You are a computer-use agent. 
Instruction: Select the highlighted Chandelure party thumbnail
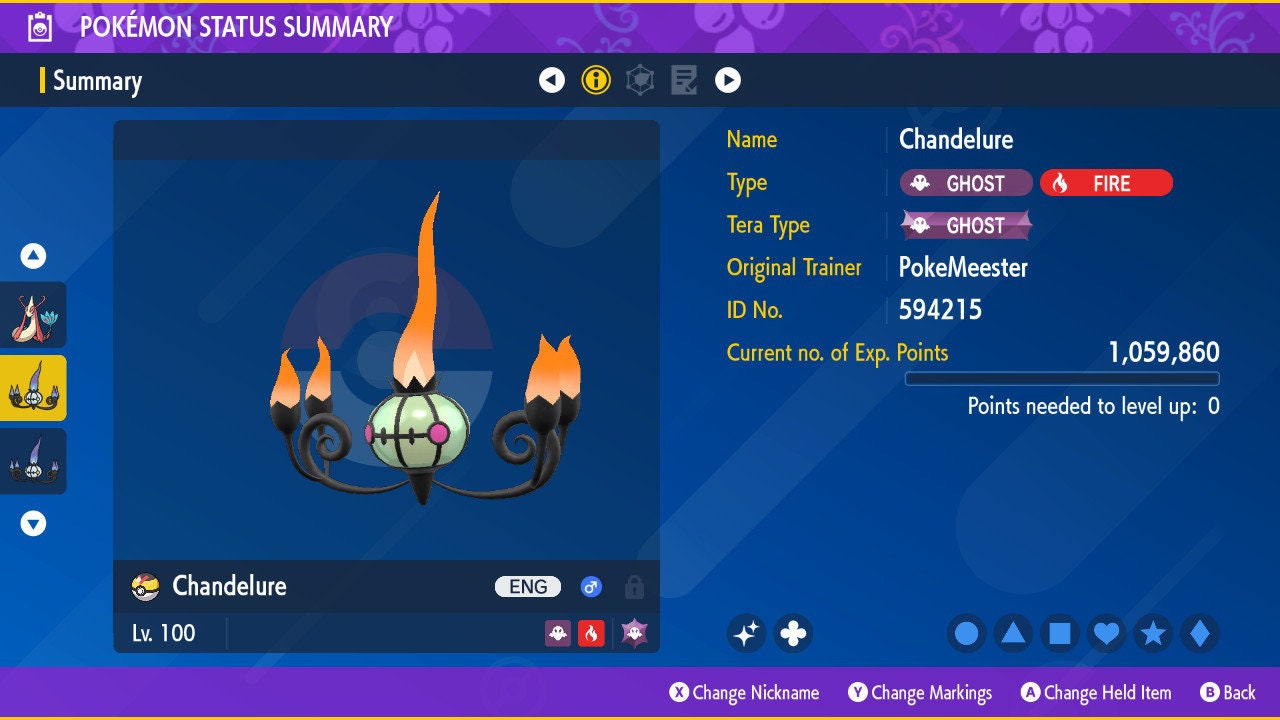point(33,388)
